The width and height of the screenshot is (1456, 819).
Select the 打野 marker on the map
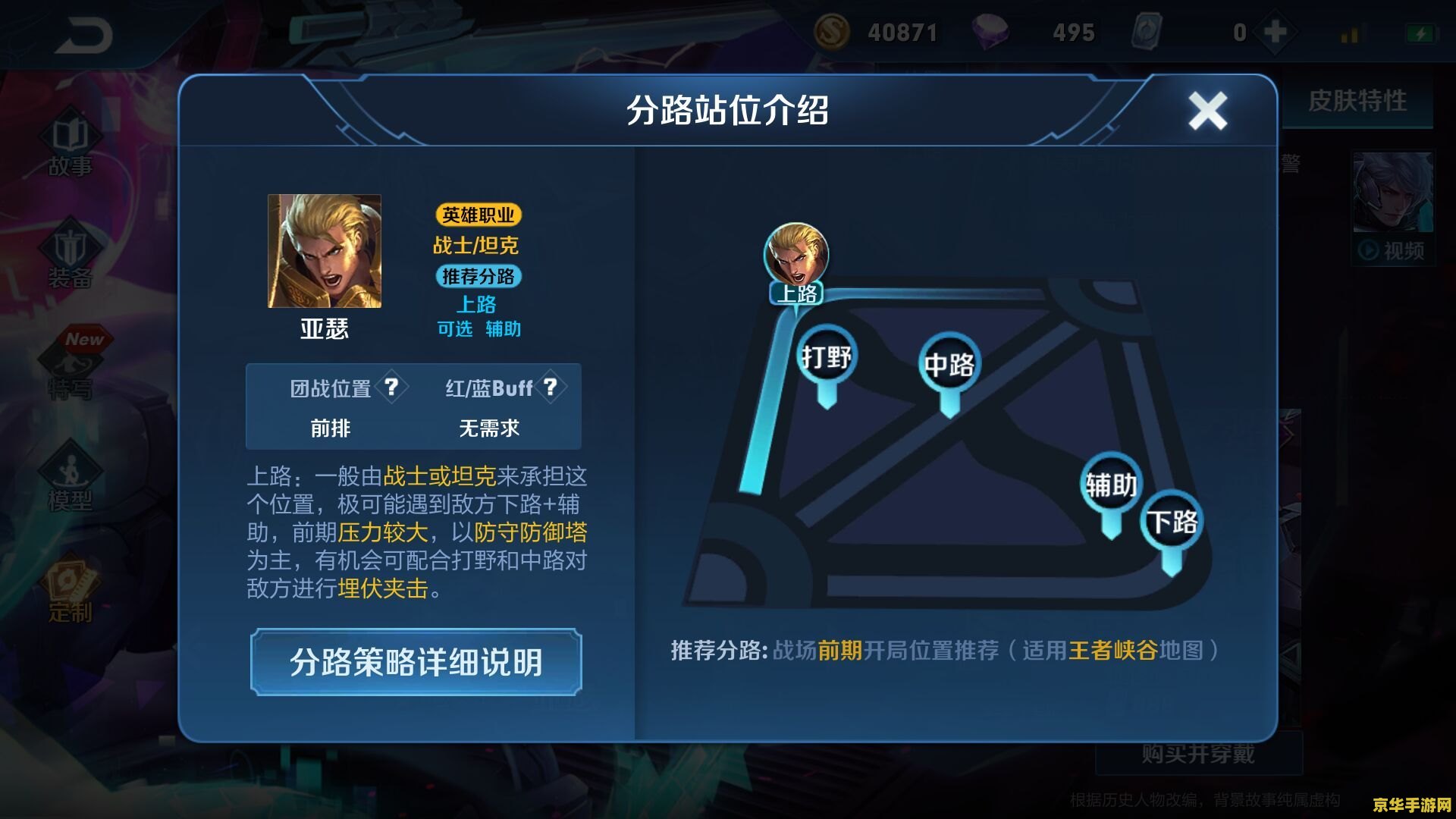[827, 355]
